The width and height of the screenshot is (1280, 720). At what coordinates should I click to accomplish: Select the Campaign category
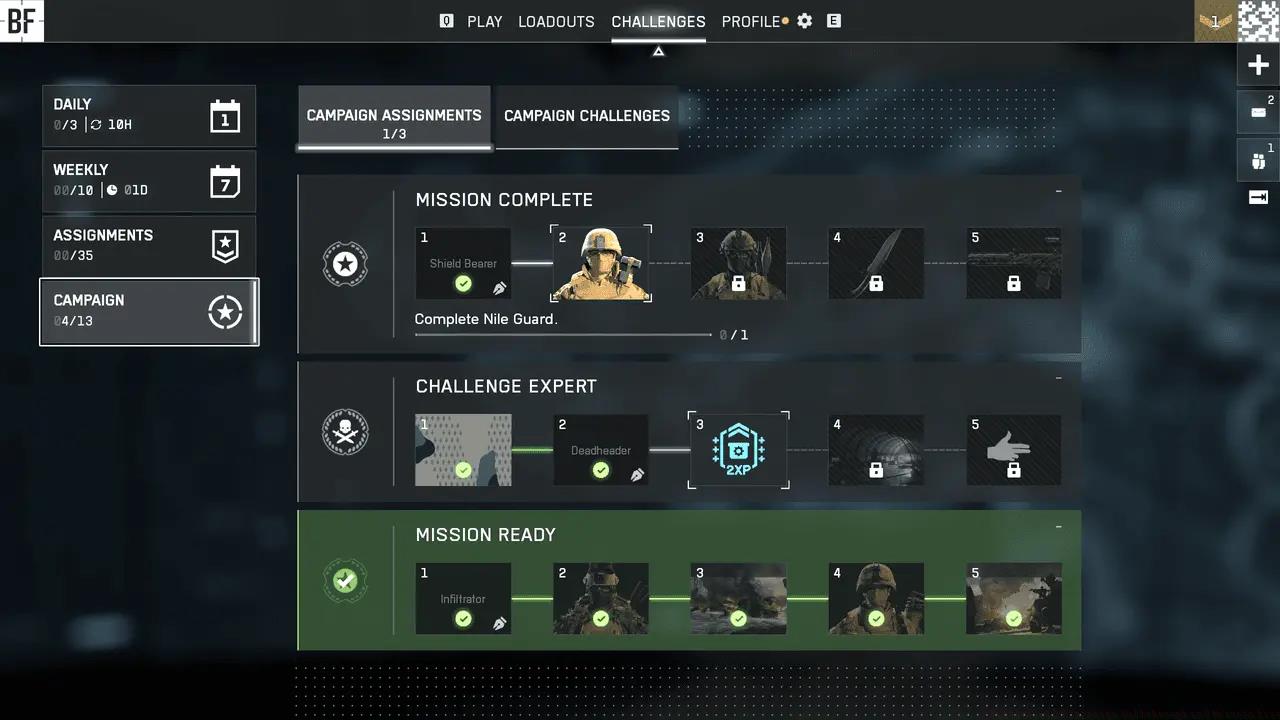(148, 311)
